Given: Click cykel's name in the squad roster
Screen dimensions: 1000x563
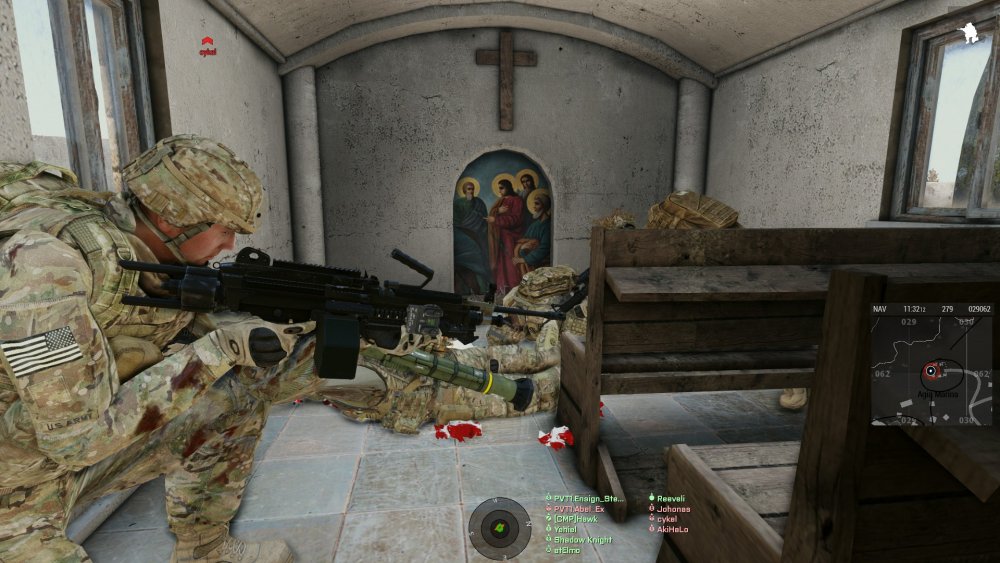Looking at the screenshot, I should pos(666,519).
